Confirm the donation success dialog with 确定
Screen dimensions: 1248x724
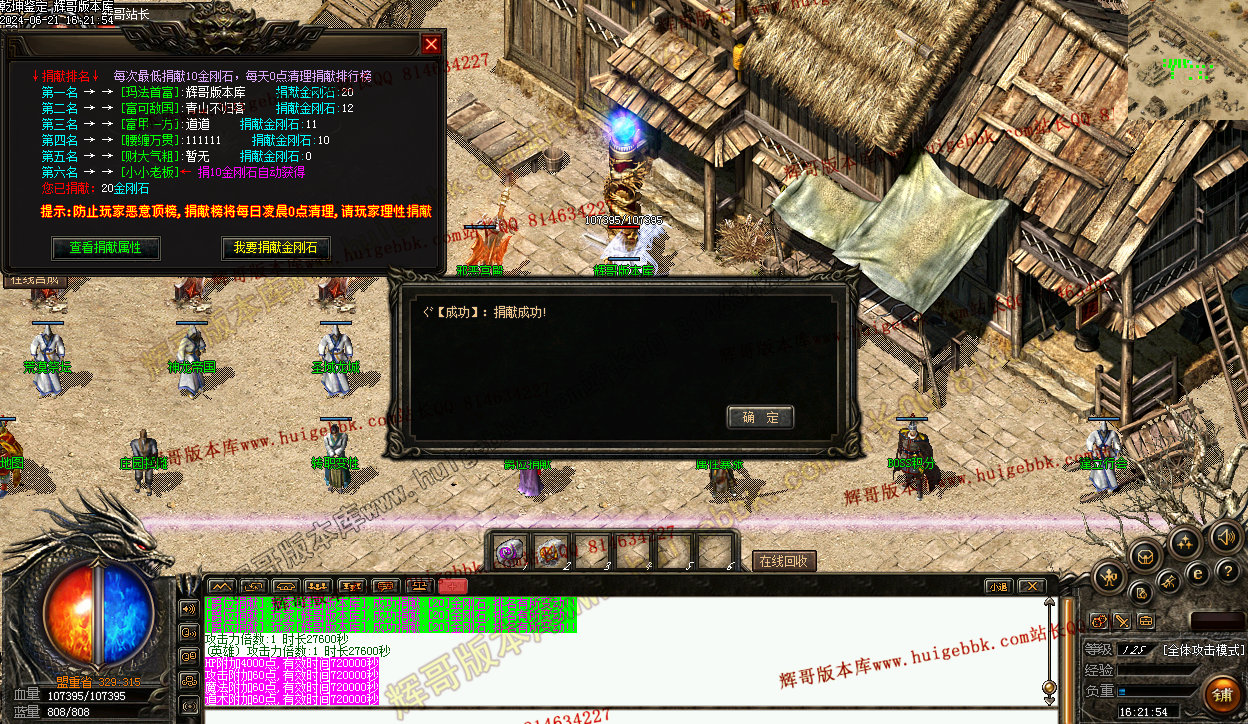760,417
